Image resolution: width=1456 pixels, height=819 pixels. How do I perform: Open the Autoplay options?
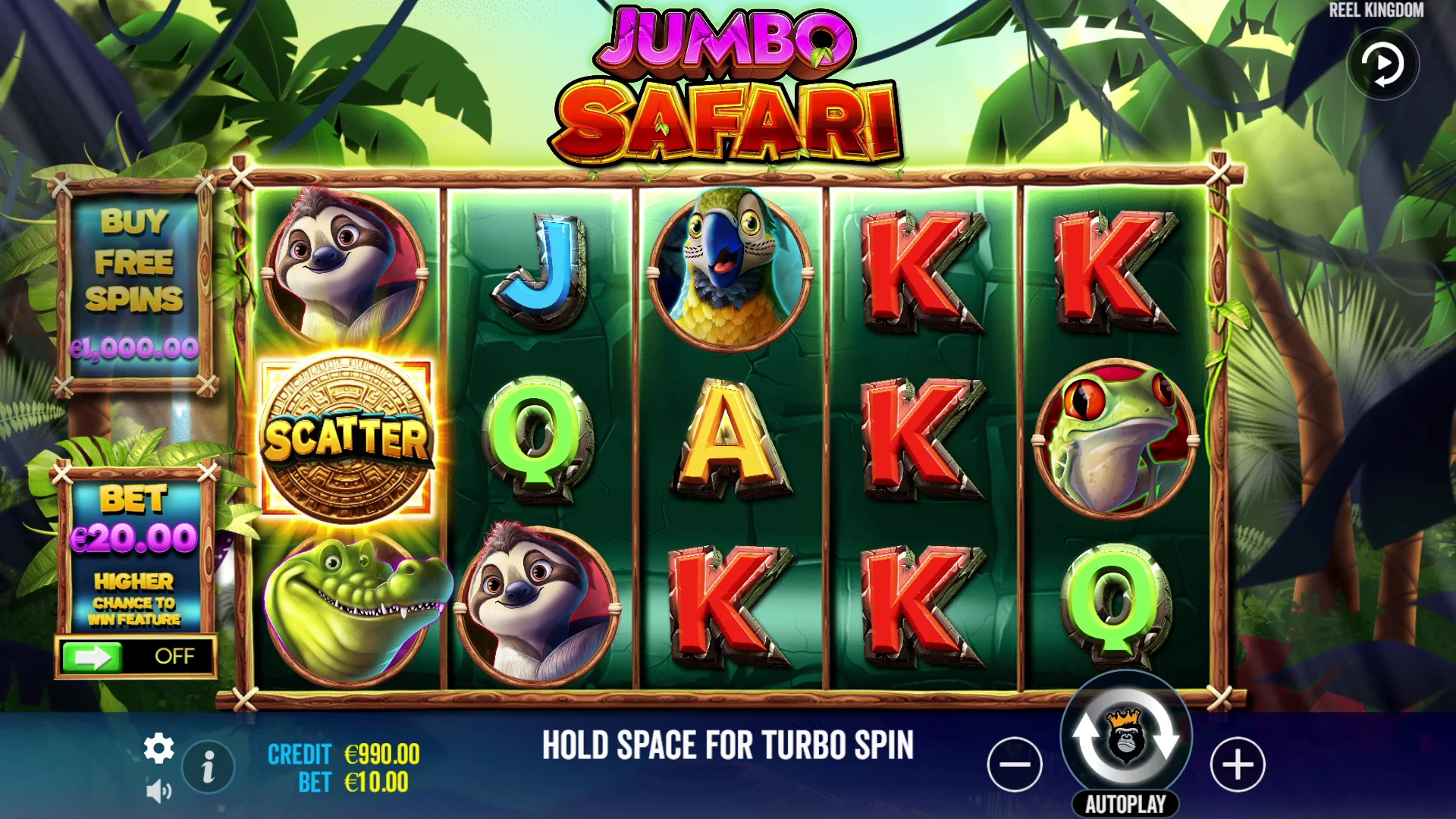pyautogui.click(x=1125, y=801)
